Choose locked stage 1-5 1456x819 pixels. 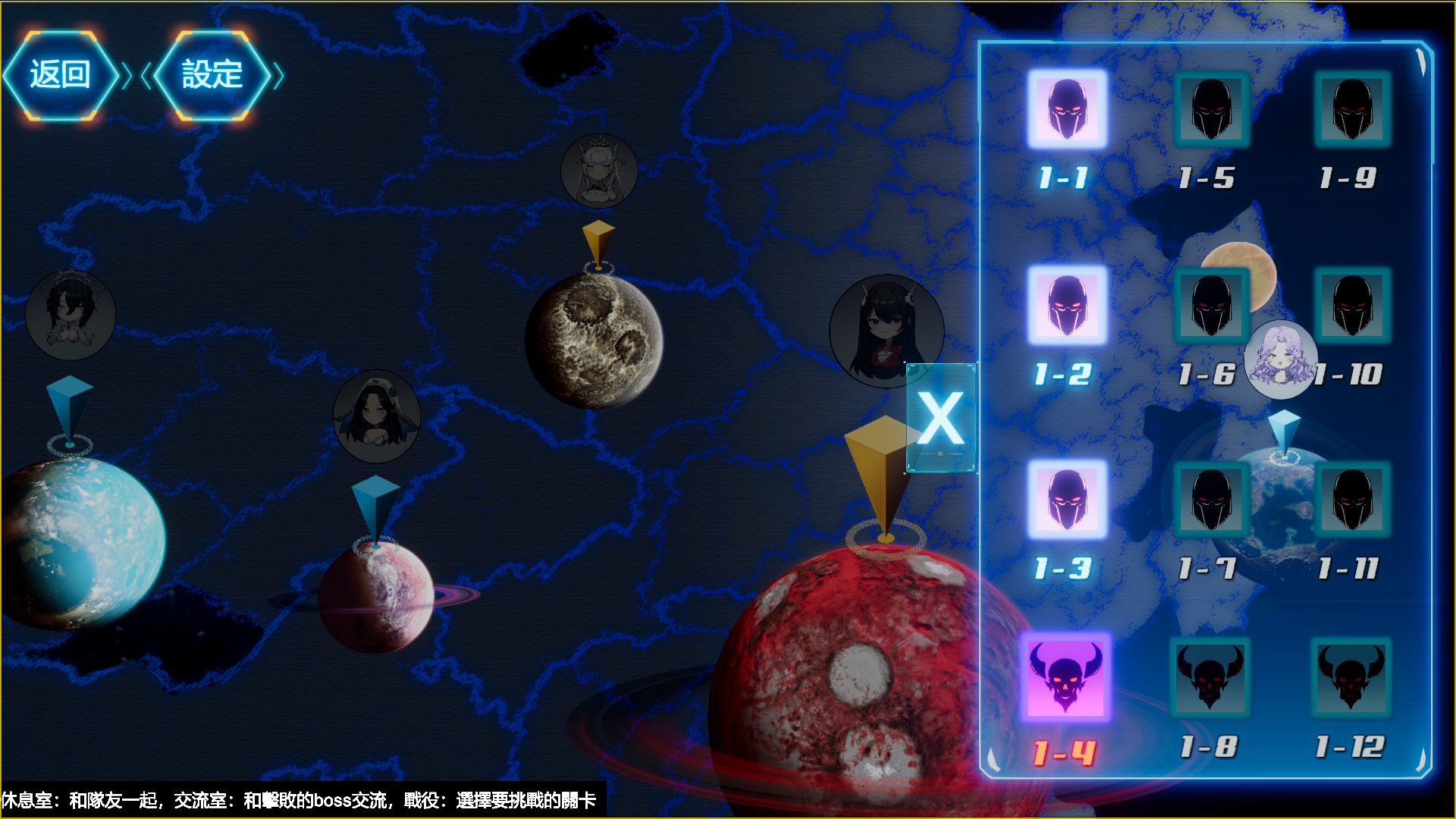point(1211,109)
